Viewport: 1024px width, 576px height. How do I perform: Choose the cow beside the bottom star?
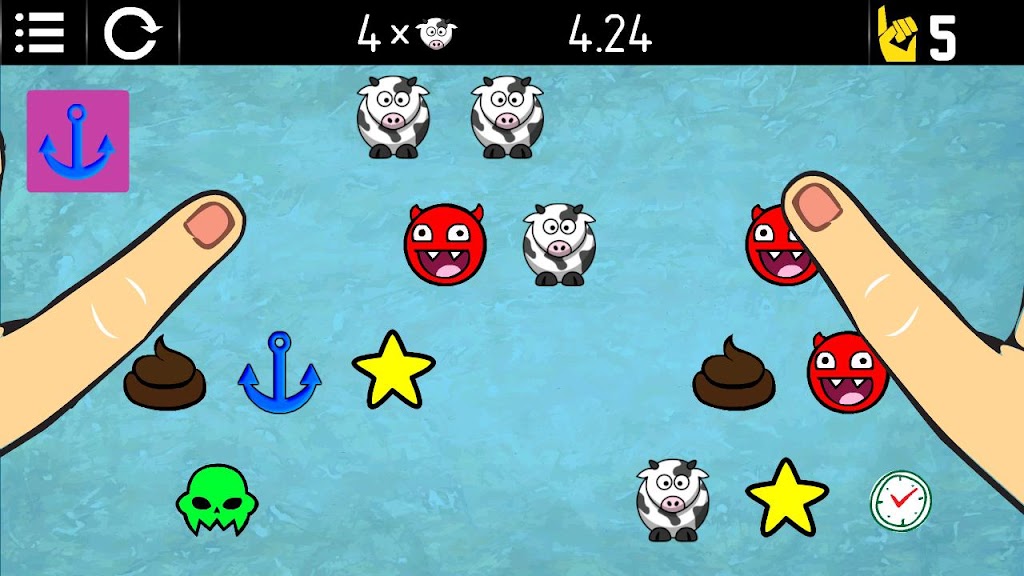673,500
